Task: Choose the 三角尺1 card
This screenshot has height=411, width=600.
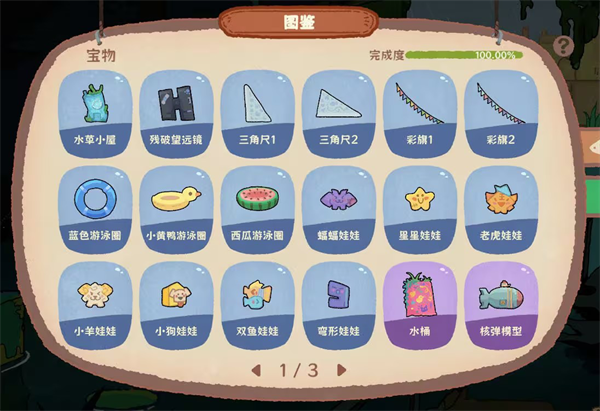Action: 257,111
